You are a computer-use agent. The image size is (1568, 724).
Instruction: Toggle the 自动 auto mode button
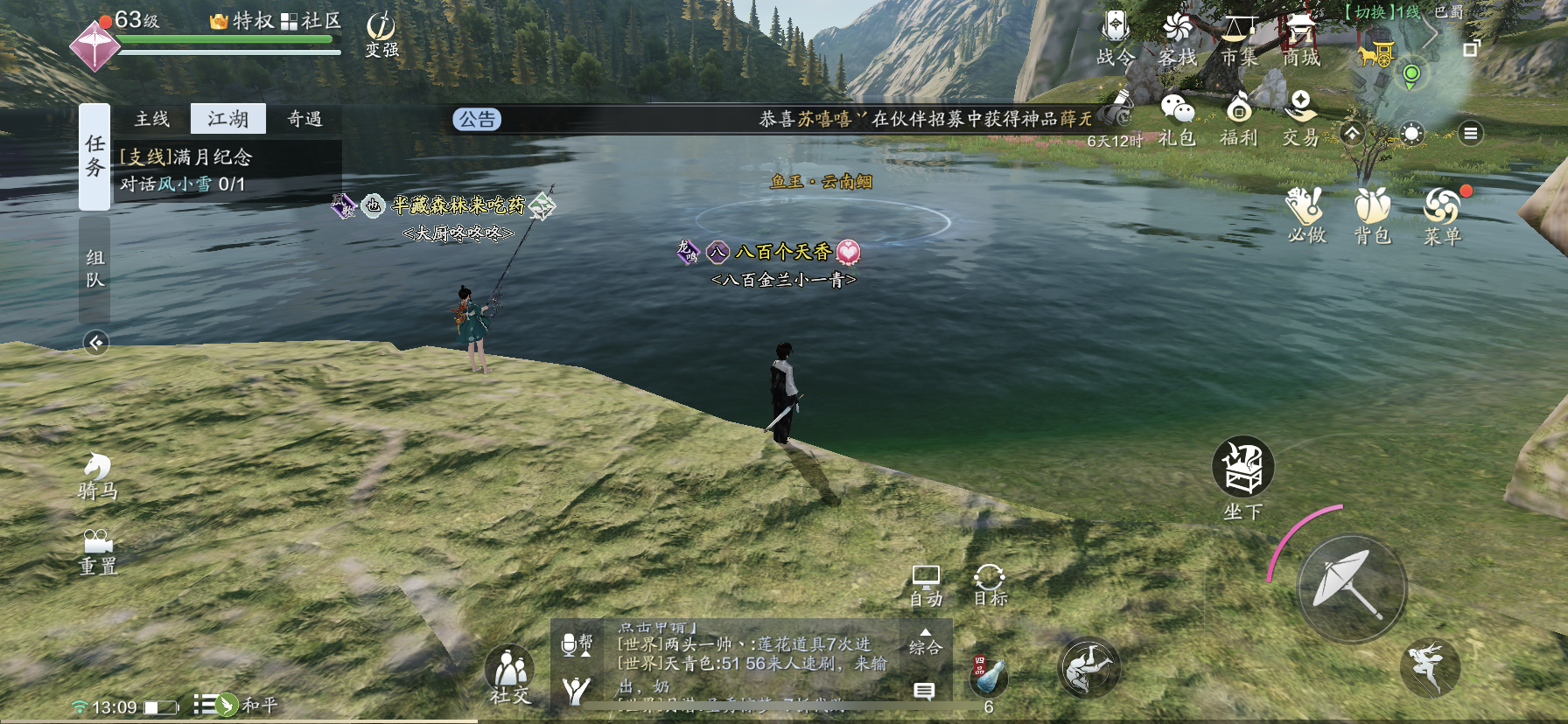[926, 585]
